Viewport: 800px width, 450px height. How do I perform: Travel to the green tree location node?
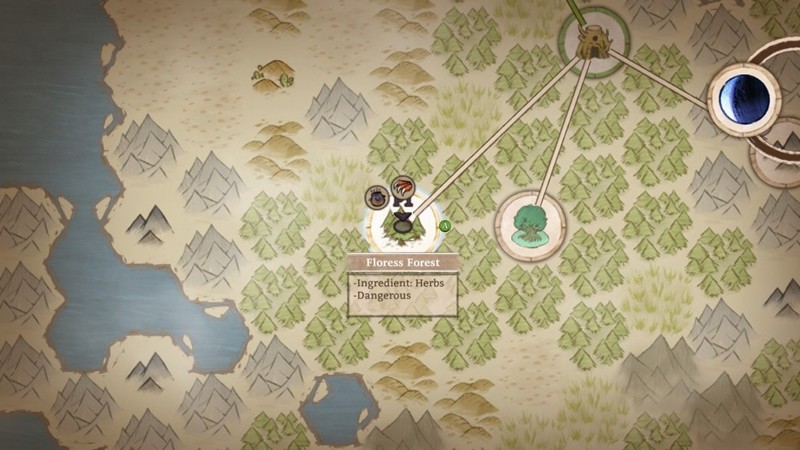pos(527,226)
